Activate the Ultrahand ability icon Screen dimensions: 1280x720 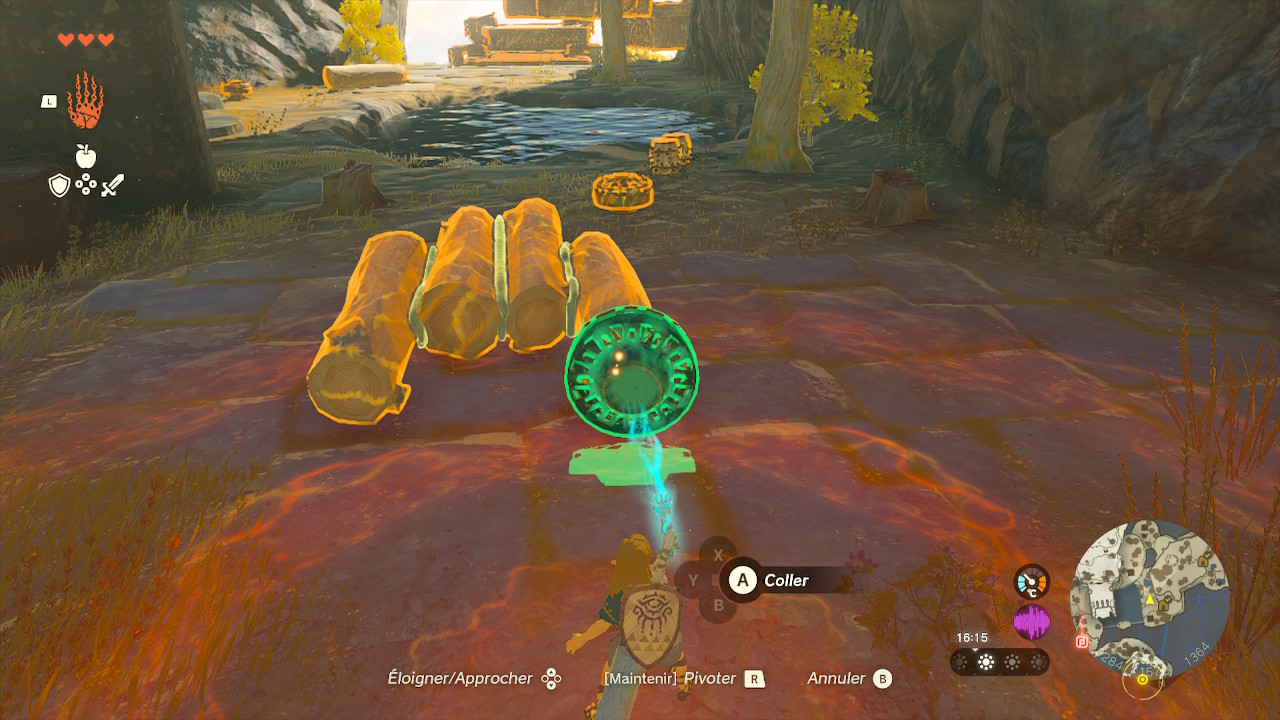pos(85,100)
